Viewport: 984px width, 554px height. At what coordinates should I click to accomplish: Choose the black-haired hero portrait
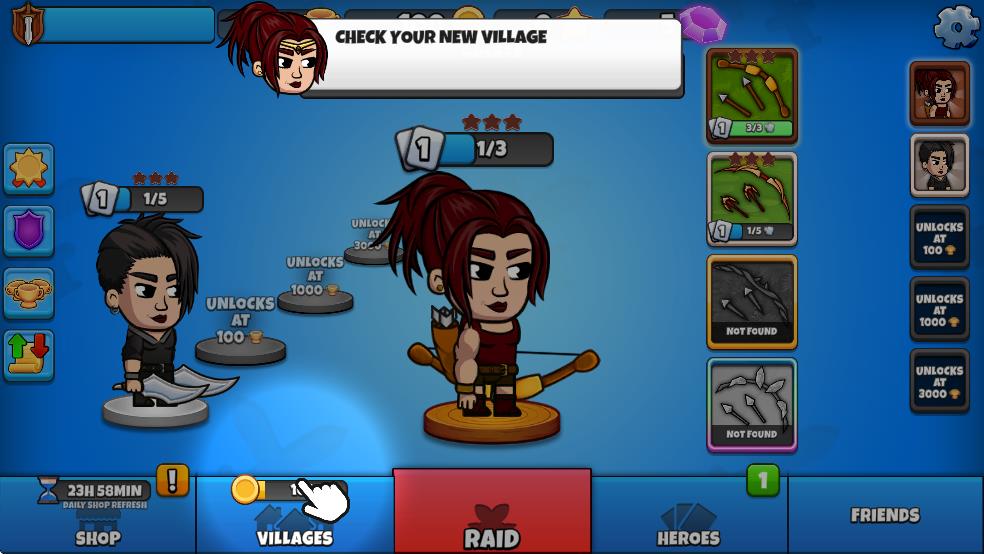pyautogui.click(x=939, y=165)
